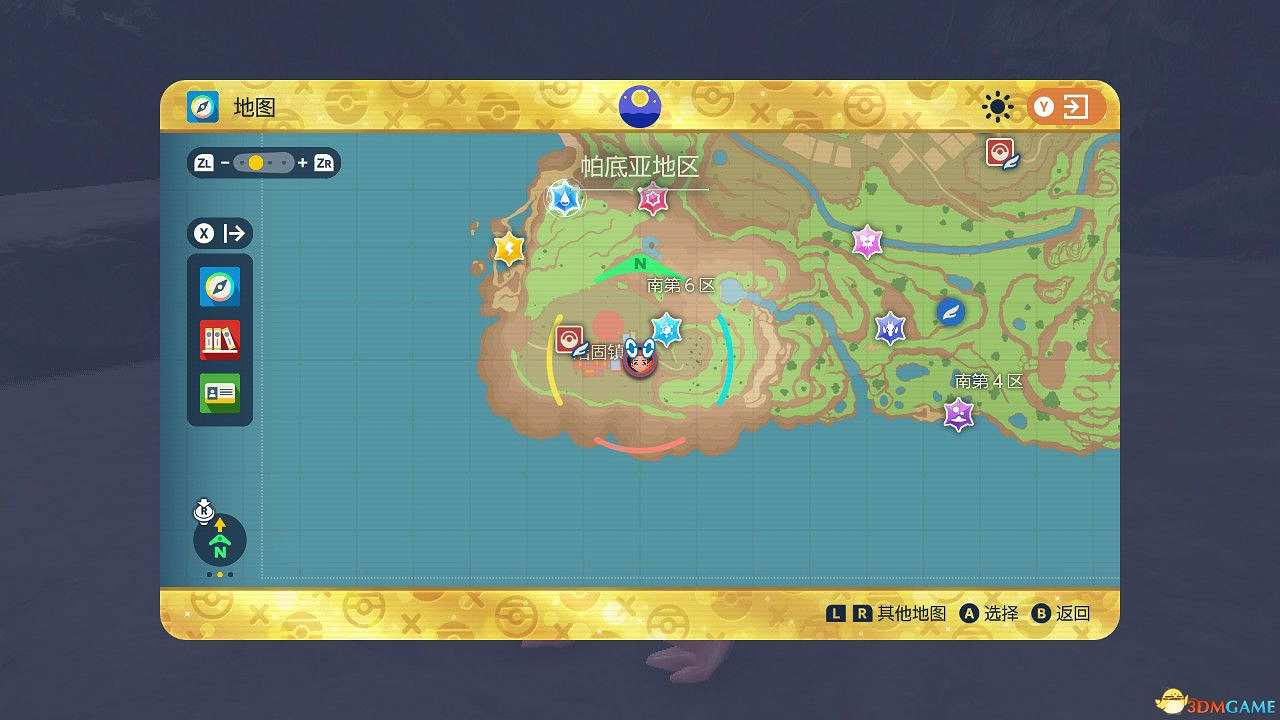Confirm with the A 选择 option

(x=968, y=613)
